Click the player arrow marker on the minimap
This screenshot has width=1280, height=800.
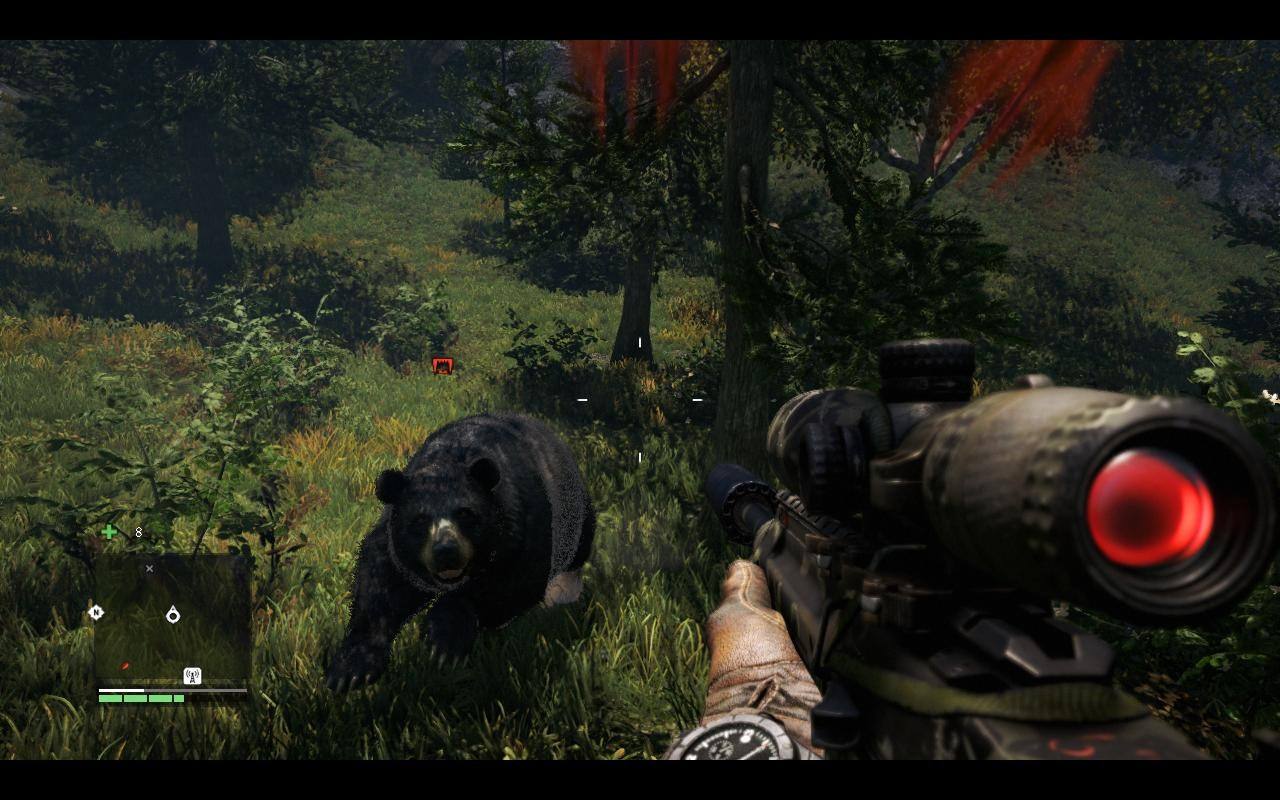pos(173,615)
